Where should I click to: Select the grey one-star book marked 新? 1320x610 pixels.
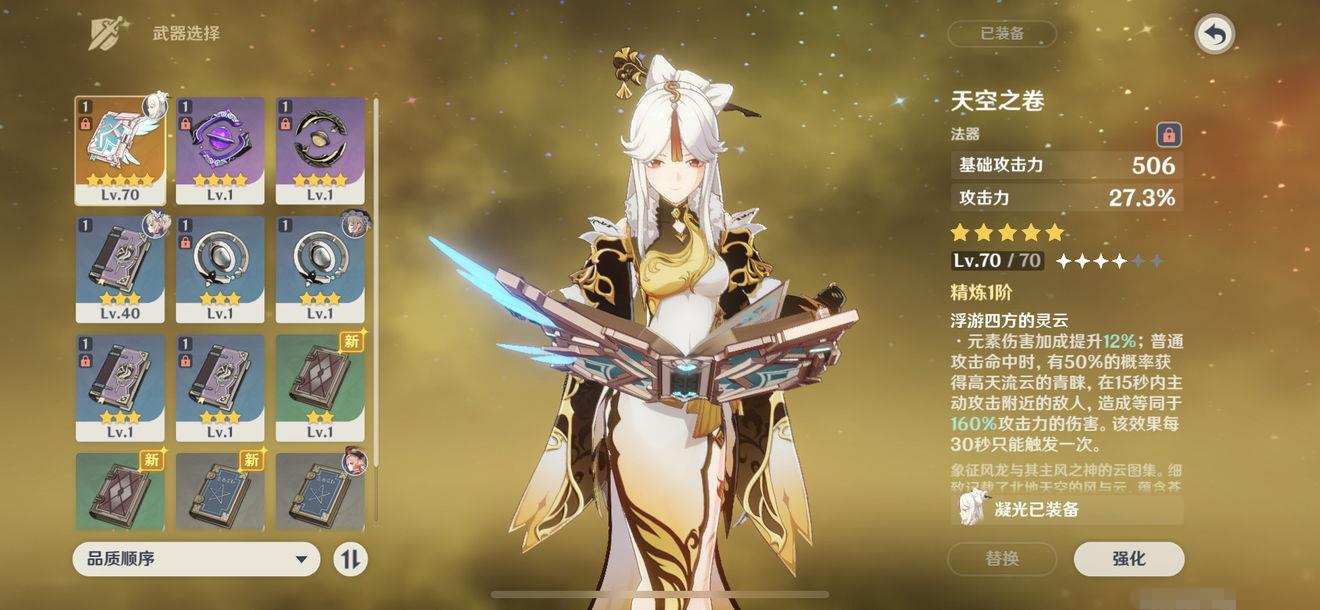220,491
